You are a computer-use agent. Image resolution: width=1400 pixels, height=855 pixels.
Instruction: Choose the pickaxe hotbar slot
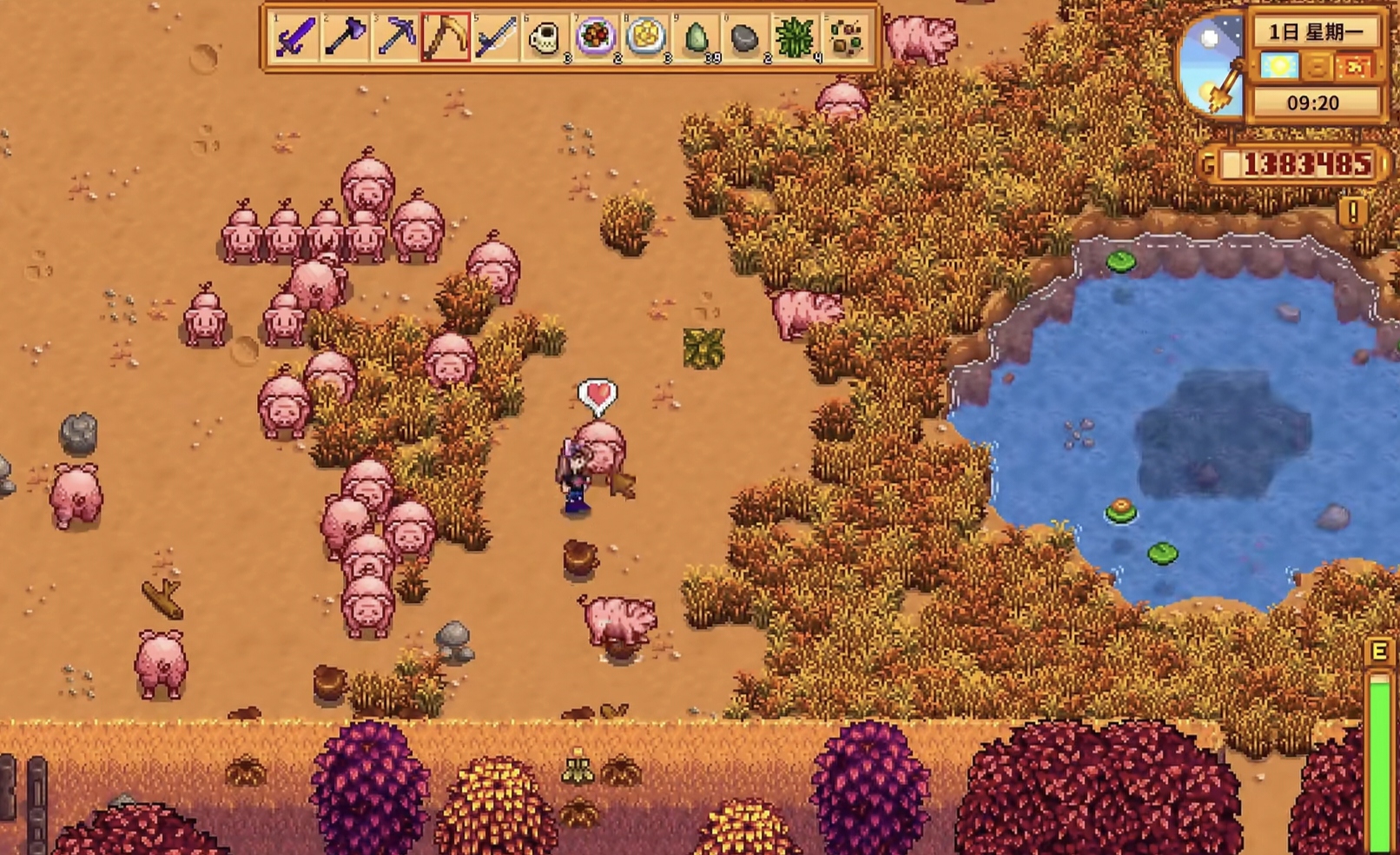(395, 37)
